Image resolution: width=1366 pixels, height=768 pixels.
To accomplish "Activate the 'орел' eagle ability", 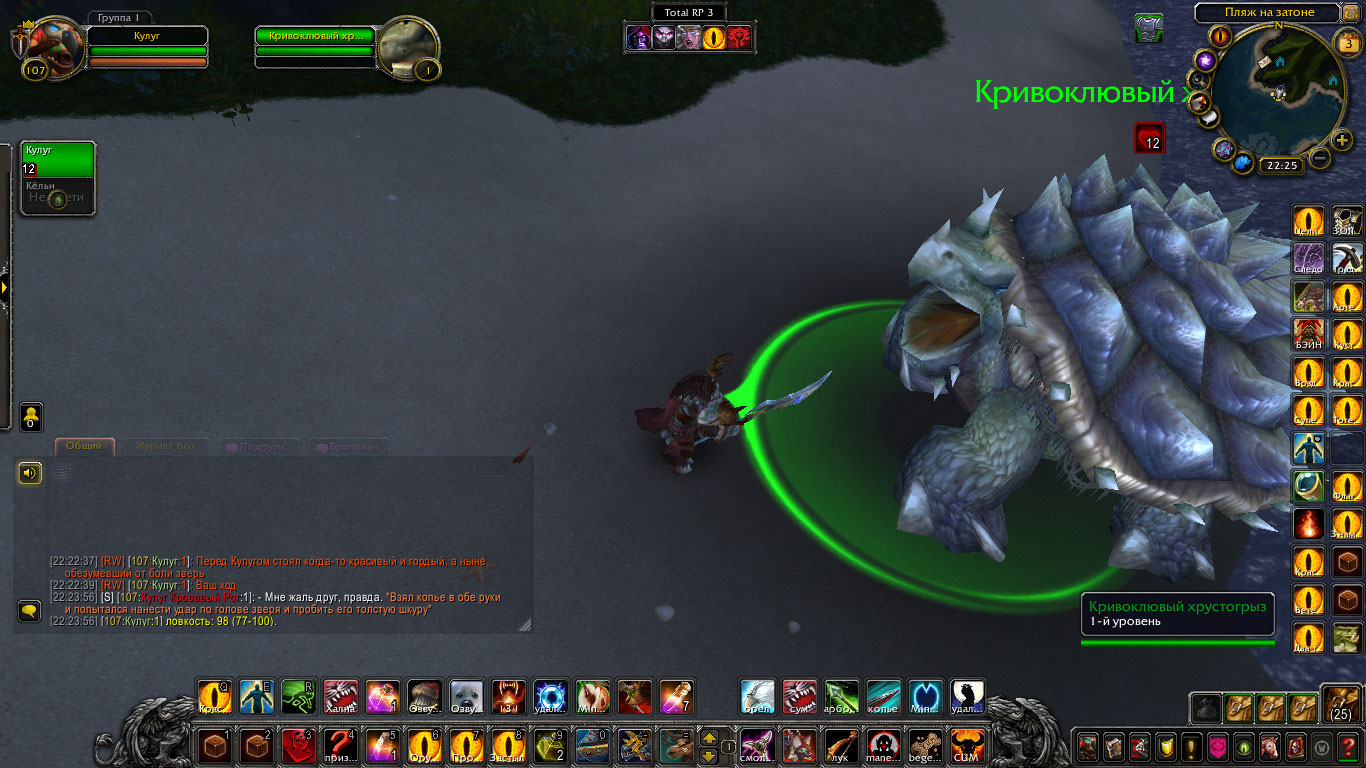I will click(757, 697).
